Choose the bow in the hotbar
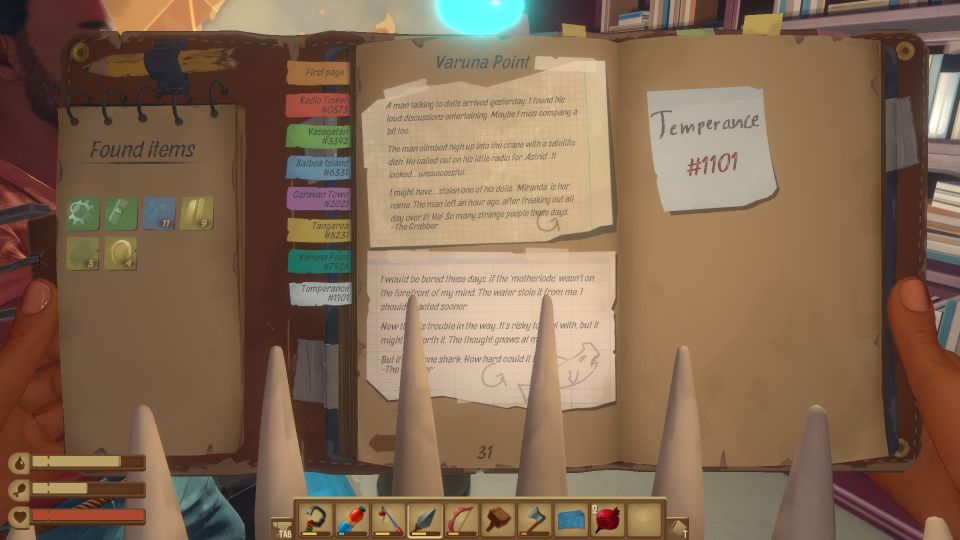Viewport: 960px width, 540px height. [x=462, y=518]
